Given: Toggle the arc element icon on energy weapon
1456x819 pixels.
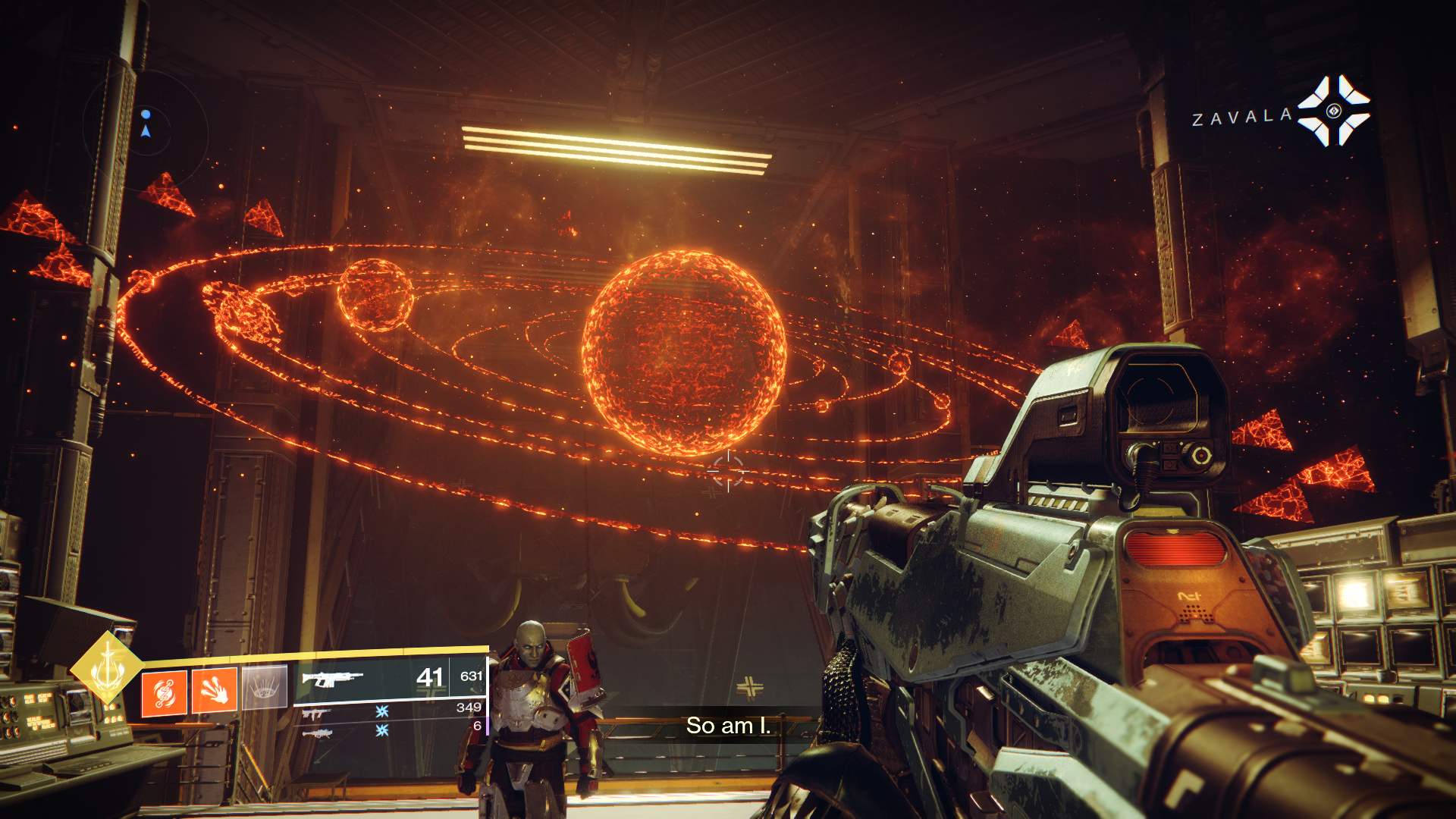Looking at the screenshot, I should (x=381, y=710).
